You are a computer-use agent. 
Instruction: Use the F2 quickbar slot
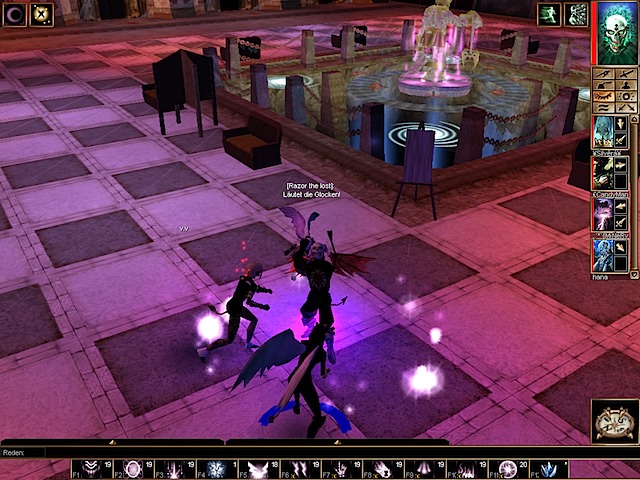tap(132, 469)
